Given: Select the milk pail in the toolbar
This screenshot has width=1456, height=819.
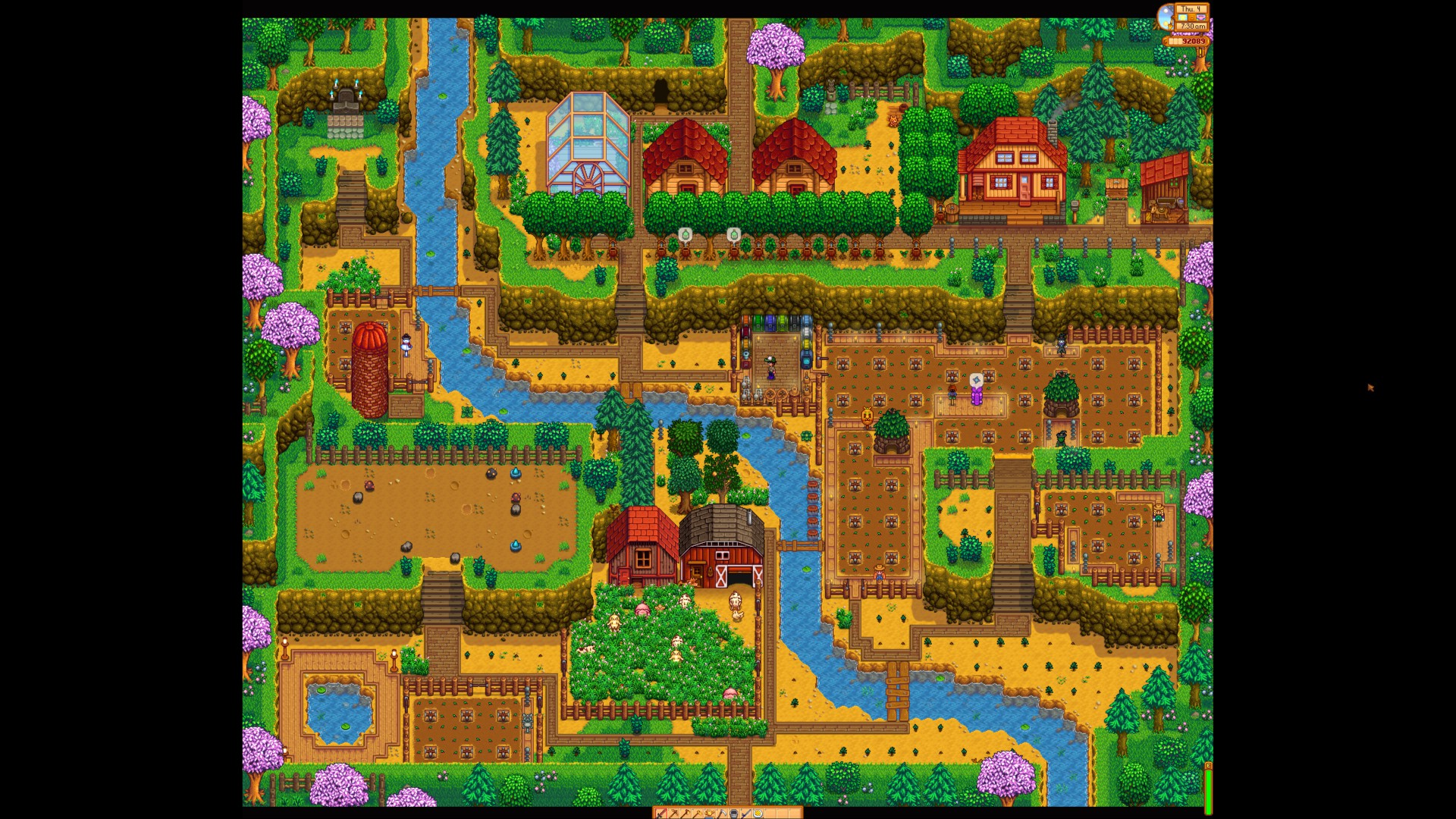Looking at the screenshot, I should 736,814.
